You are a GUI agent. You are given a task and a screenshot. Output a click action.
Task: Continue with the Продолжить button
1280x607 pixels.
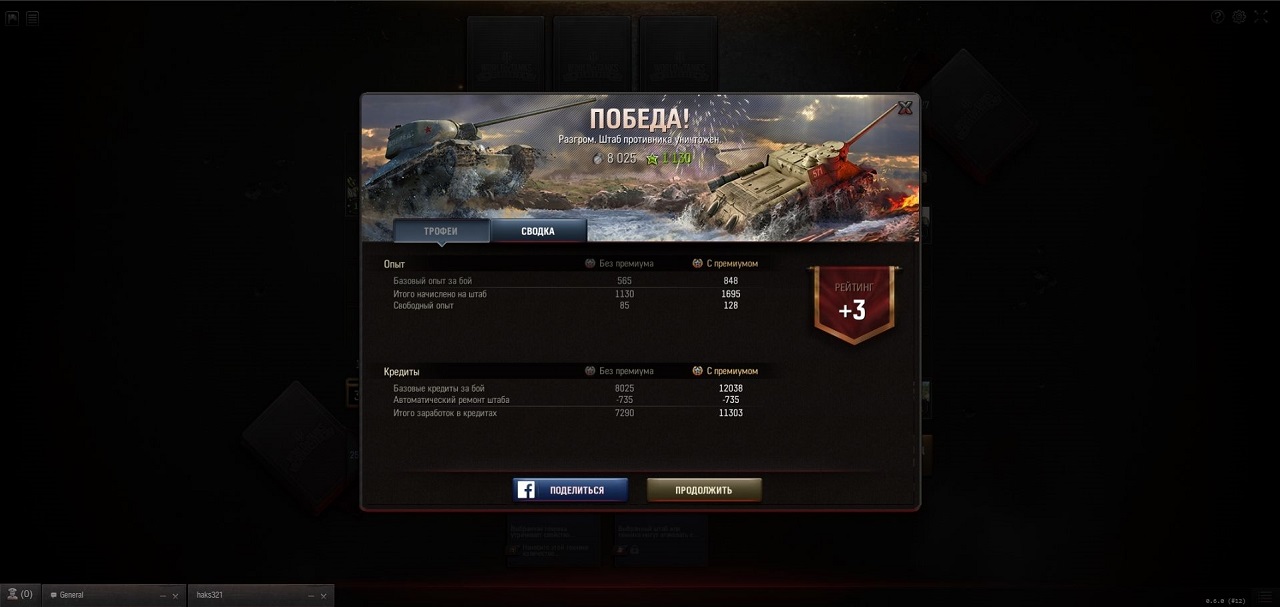704,490
